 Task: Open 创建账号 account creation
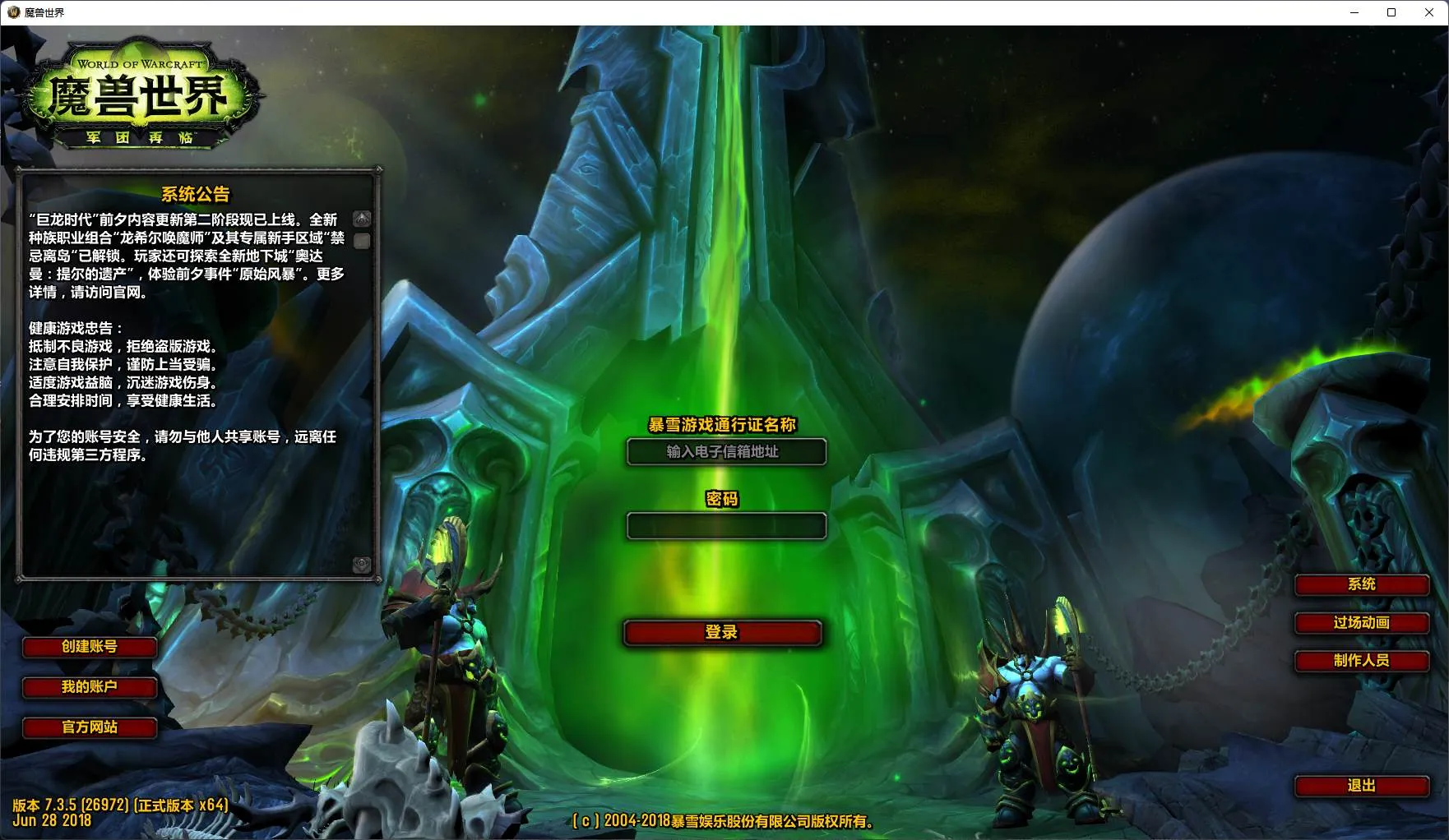(90, 647)
